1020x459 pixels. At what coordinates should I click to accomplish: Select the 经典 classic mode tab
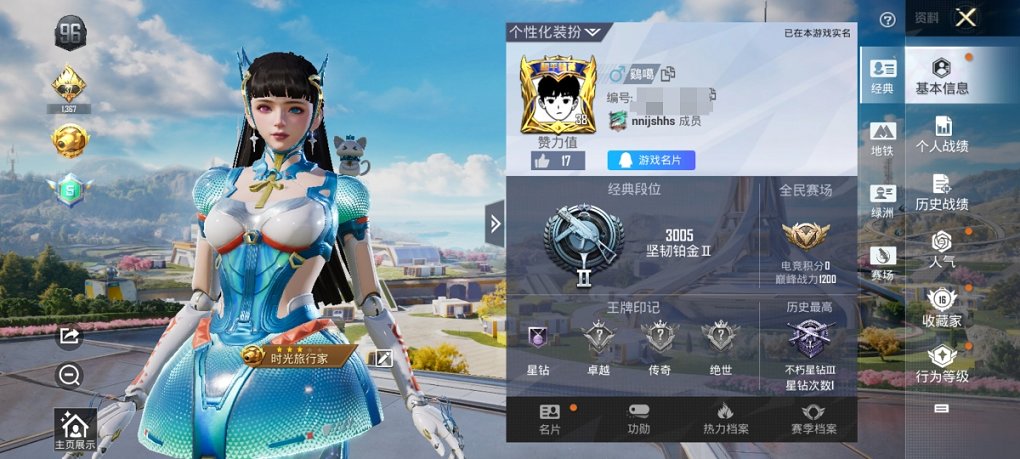click(x=882, y=76)
